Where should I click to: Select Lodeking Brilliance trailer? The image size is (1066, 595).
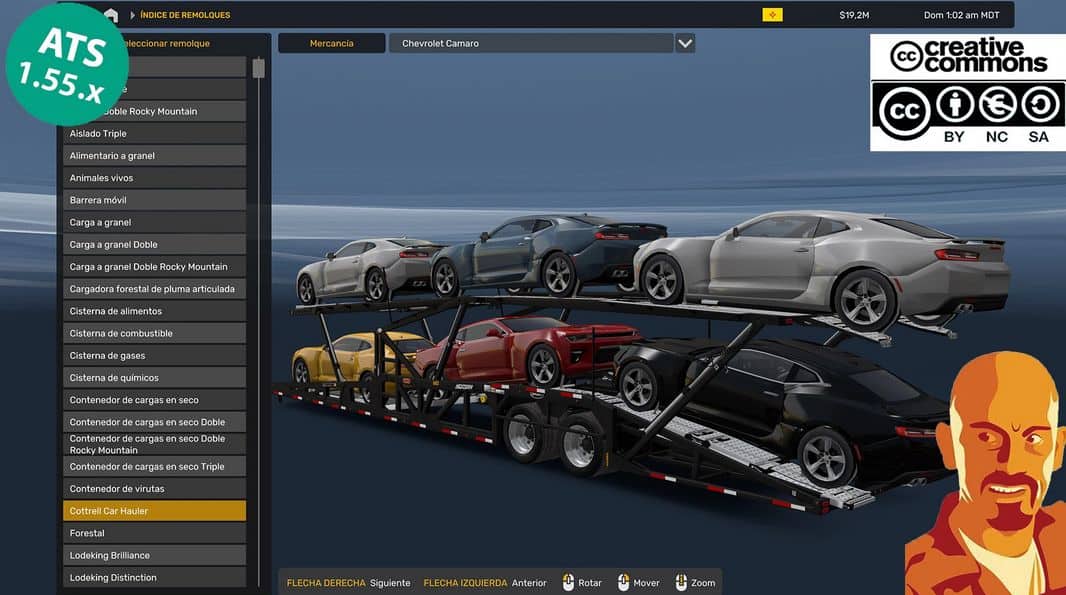tap(154, 555)
